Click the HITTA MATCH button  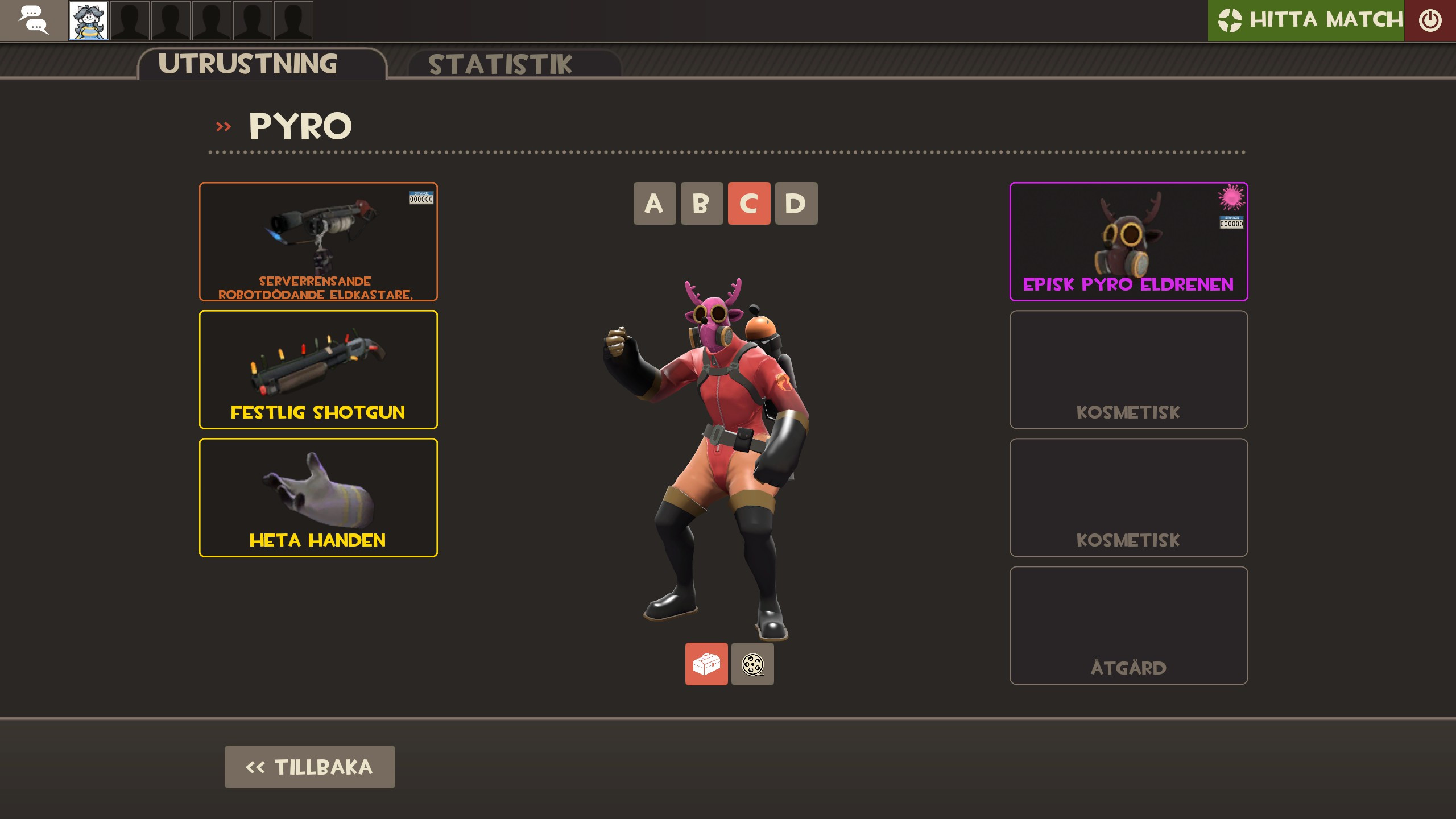point(1308,20)
